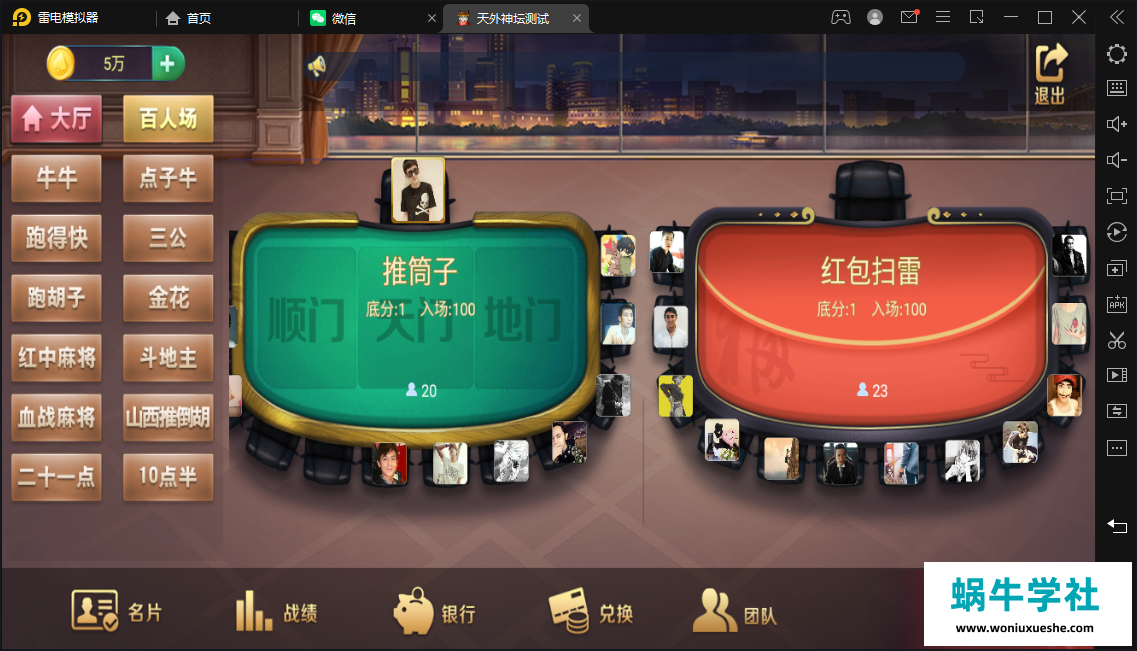Enter the red 红包扫雷 table
The image size is (1137, 651).
871,310
